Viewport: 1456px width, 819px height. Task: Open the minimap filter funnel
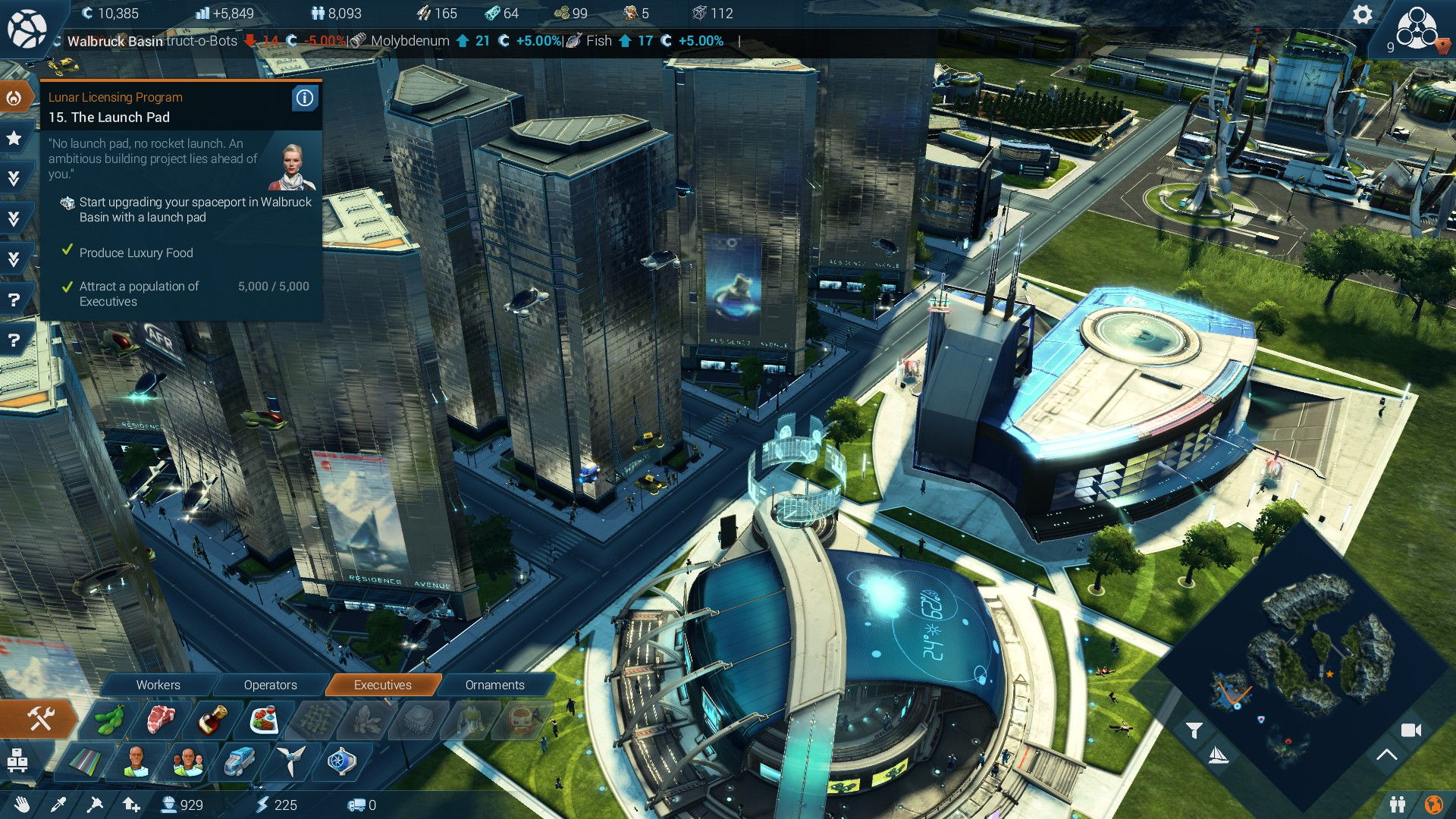click(x=1194, y=730)
